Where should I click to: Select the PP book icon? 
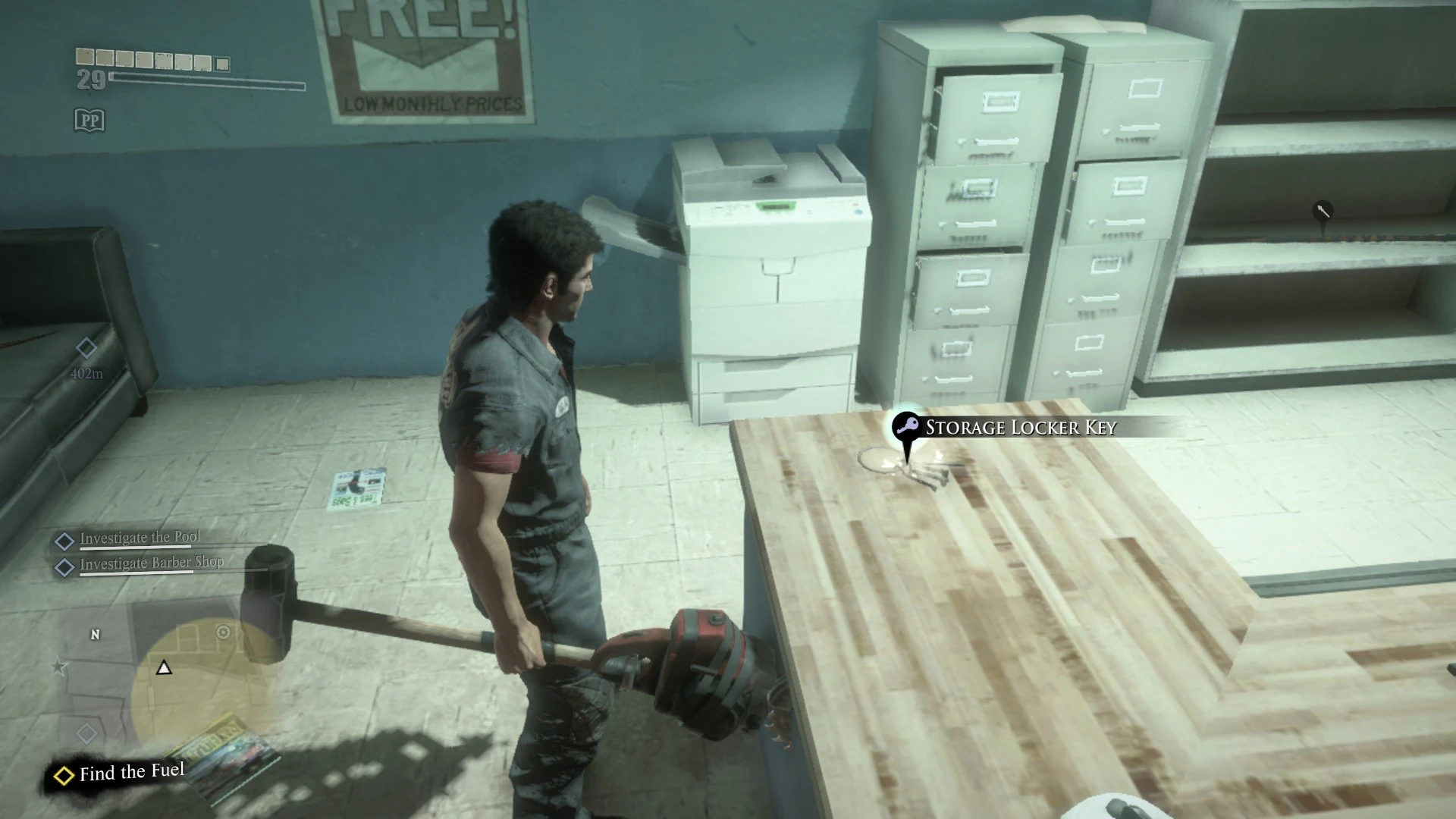[x=89, y=120]
